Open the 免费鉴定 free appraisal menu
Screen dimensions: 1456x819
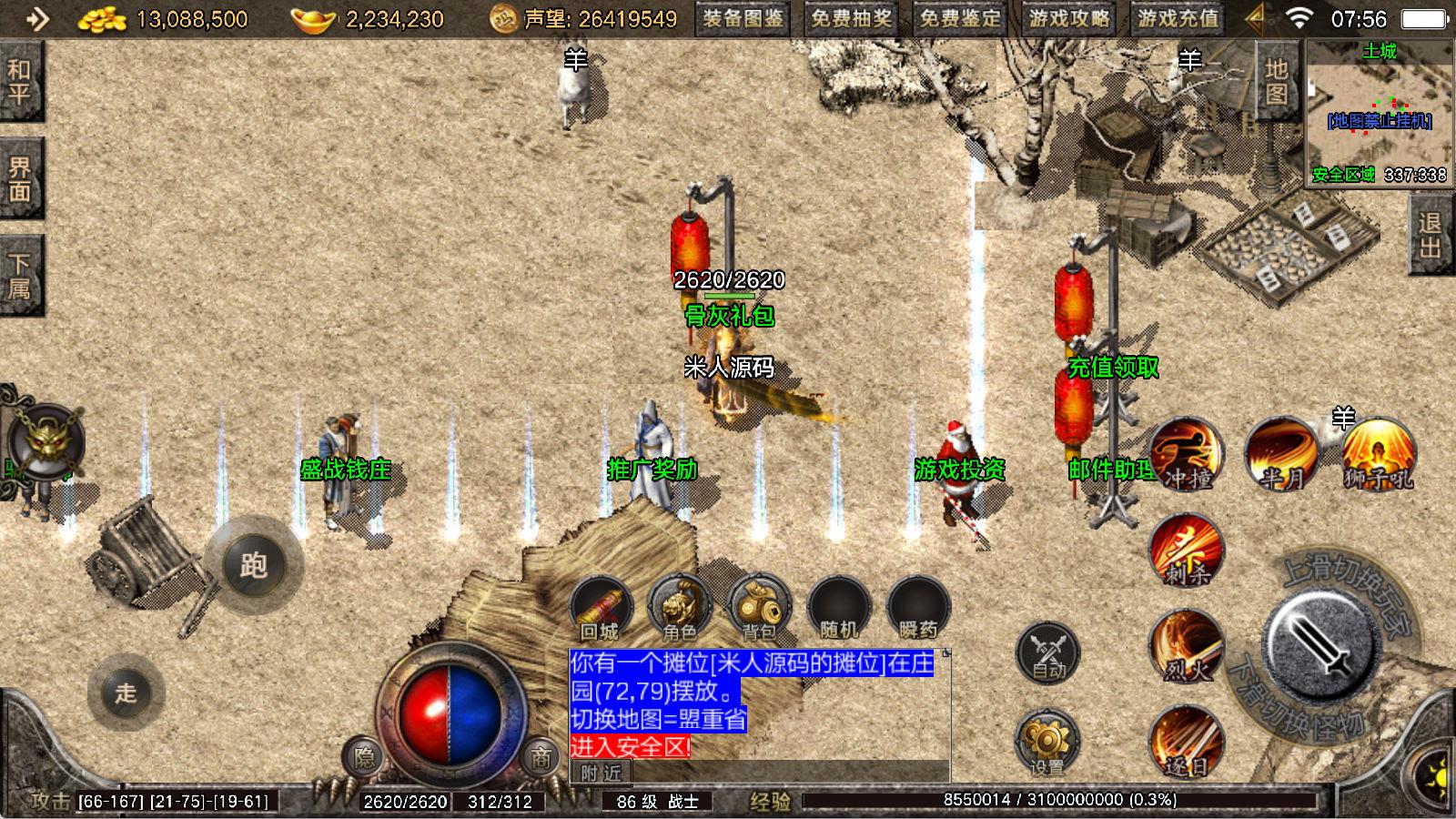(960, 18)
